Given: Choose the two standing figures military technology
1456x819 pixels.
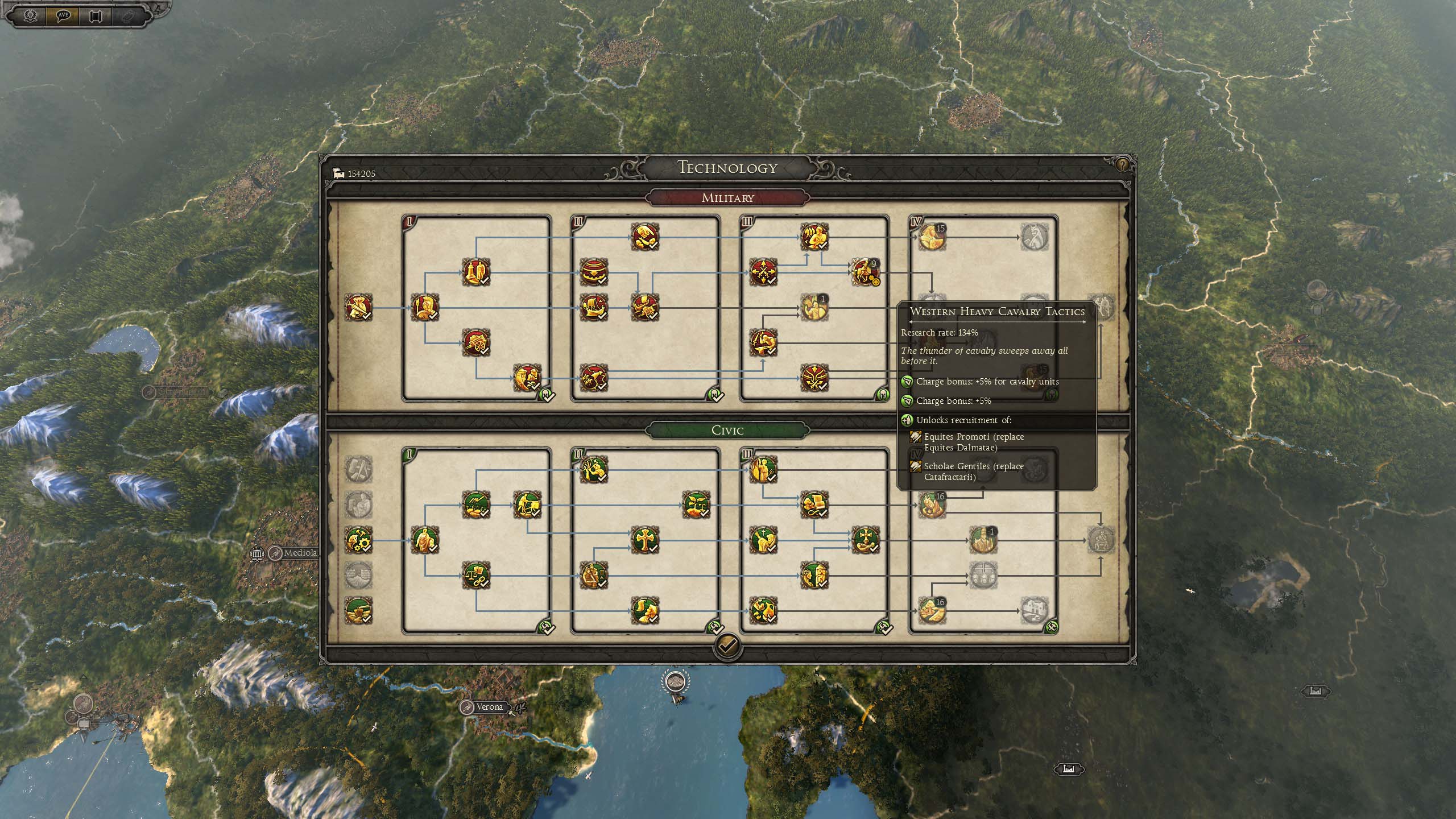Looking at the screenshot, I should click(x=476, y=272).
